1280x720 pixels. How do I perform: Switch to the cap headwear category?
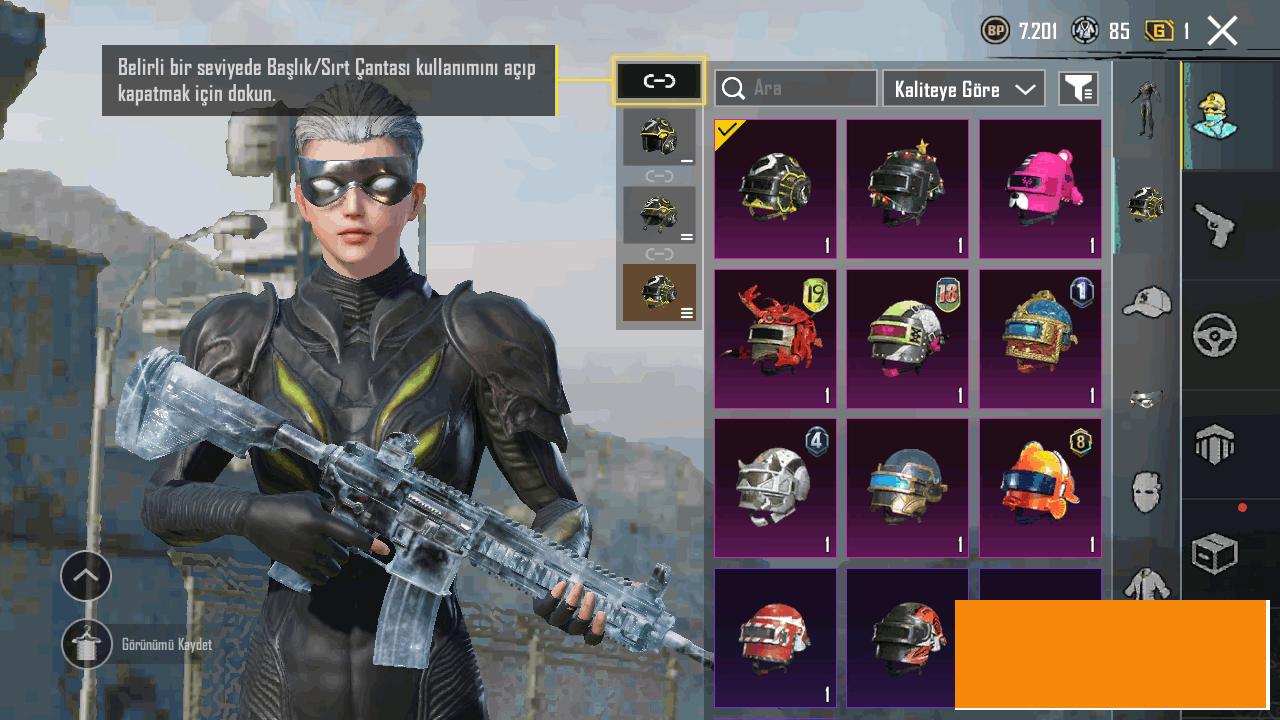[x=1146, y=300]
